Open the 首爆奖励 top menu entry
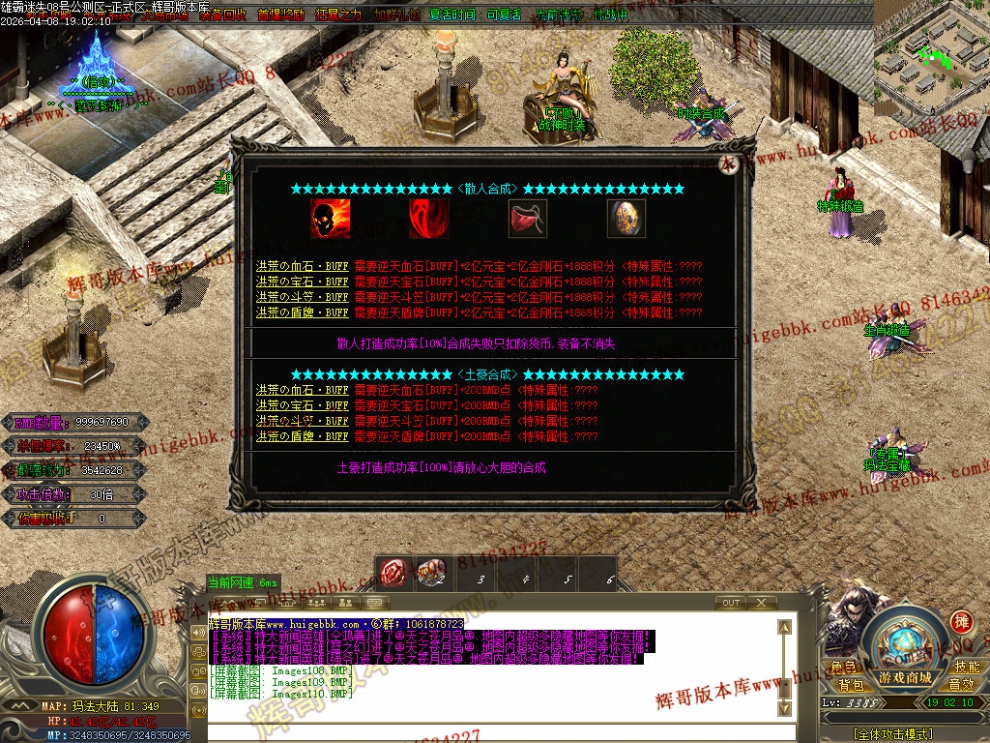 pos(281,15)
